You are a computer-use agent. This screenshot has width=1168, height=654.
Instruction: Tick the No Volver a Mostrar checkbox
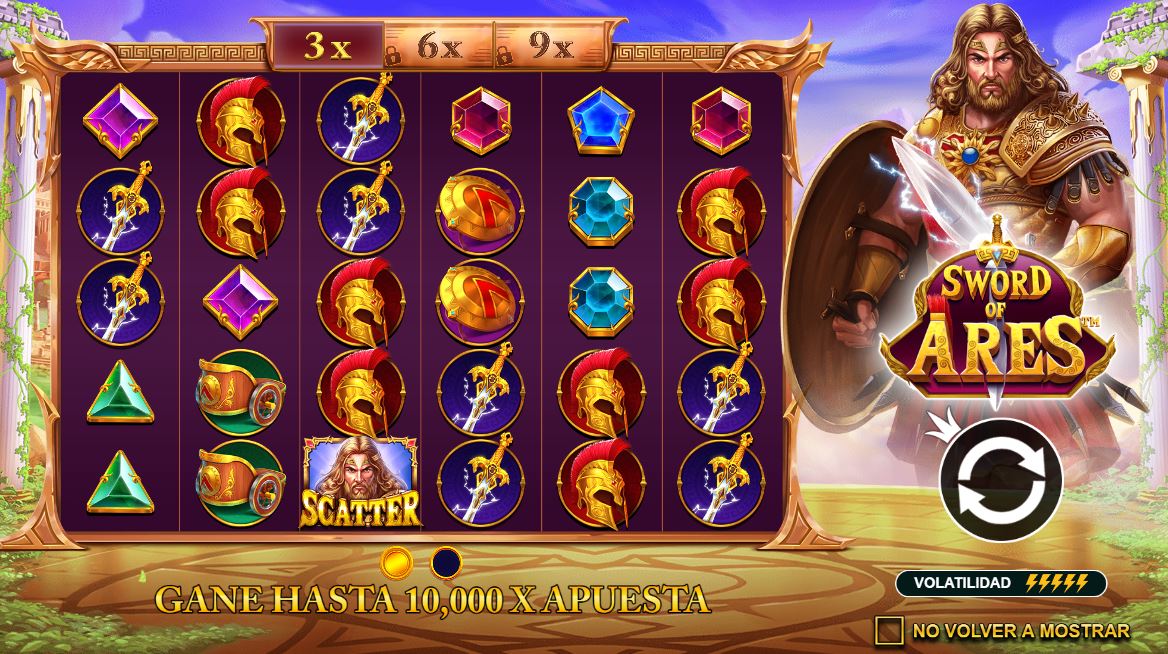888,630
